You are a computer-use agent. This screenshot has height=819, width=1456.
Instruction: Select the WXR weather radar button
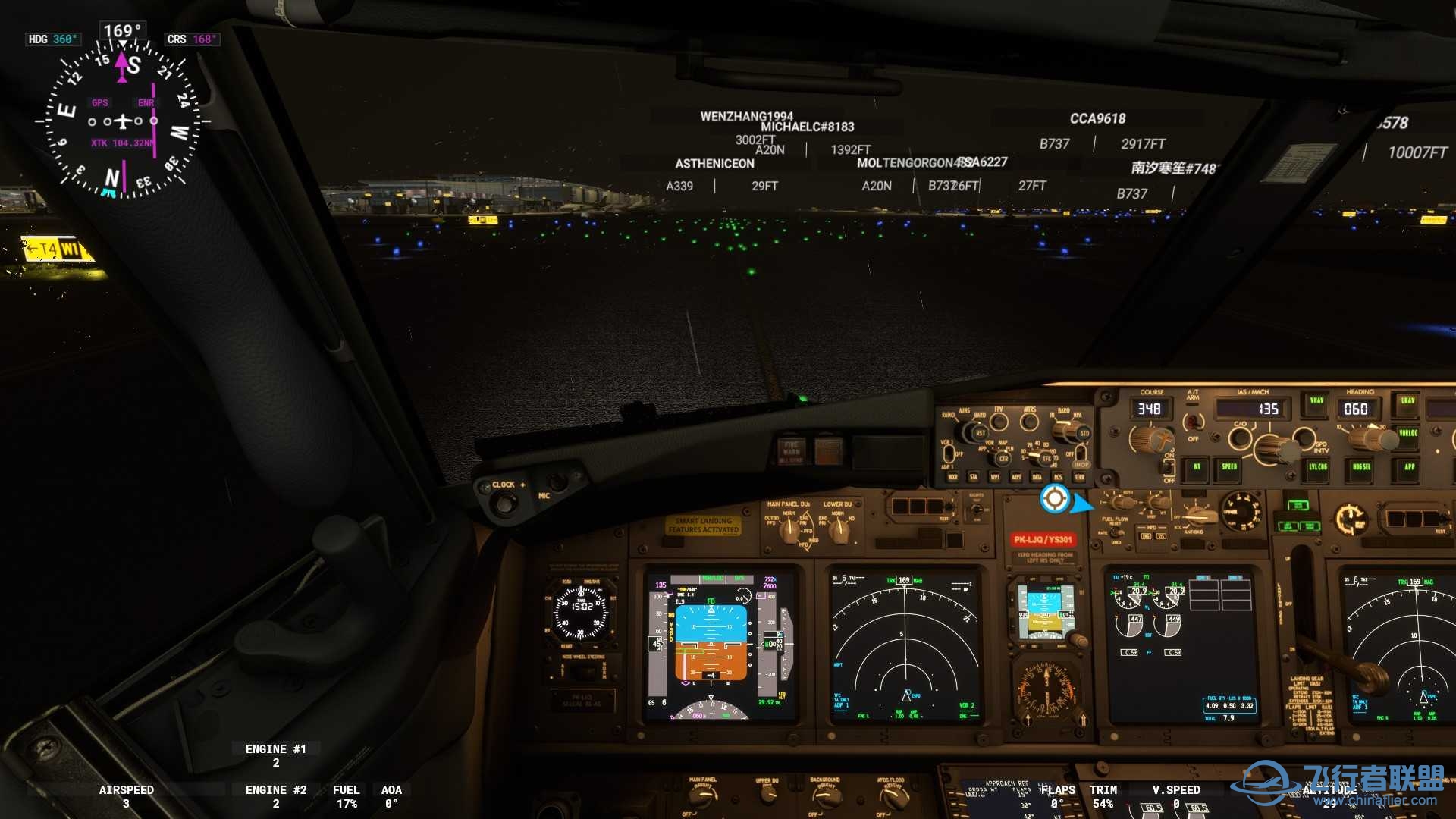click(952, 477)
